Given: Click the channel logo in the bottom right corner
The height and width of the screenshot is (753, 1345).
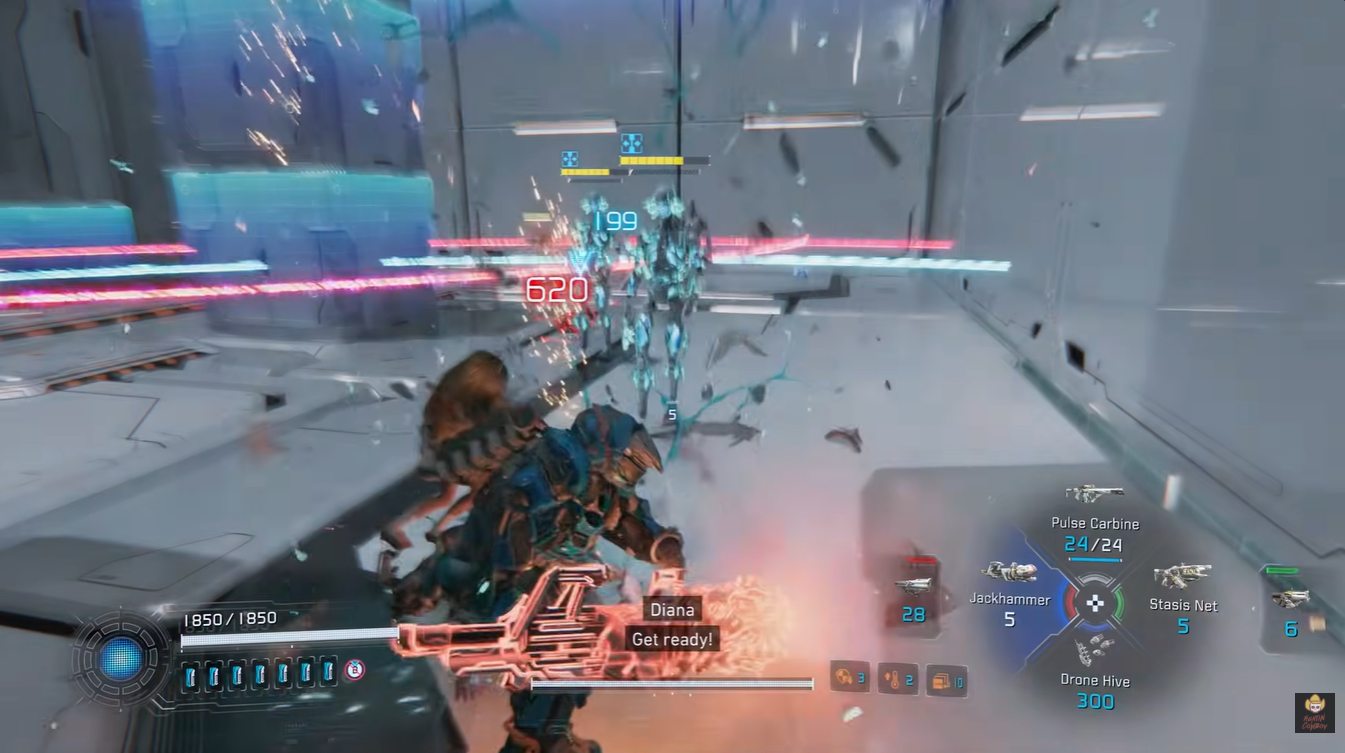Looking at the screenshot, I should click(1314, 714).
